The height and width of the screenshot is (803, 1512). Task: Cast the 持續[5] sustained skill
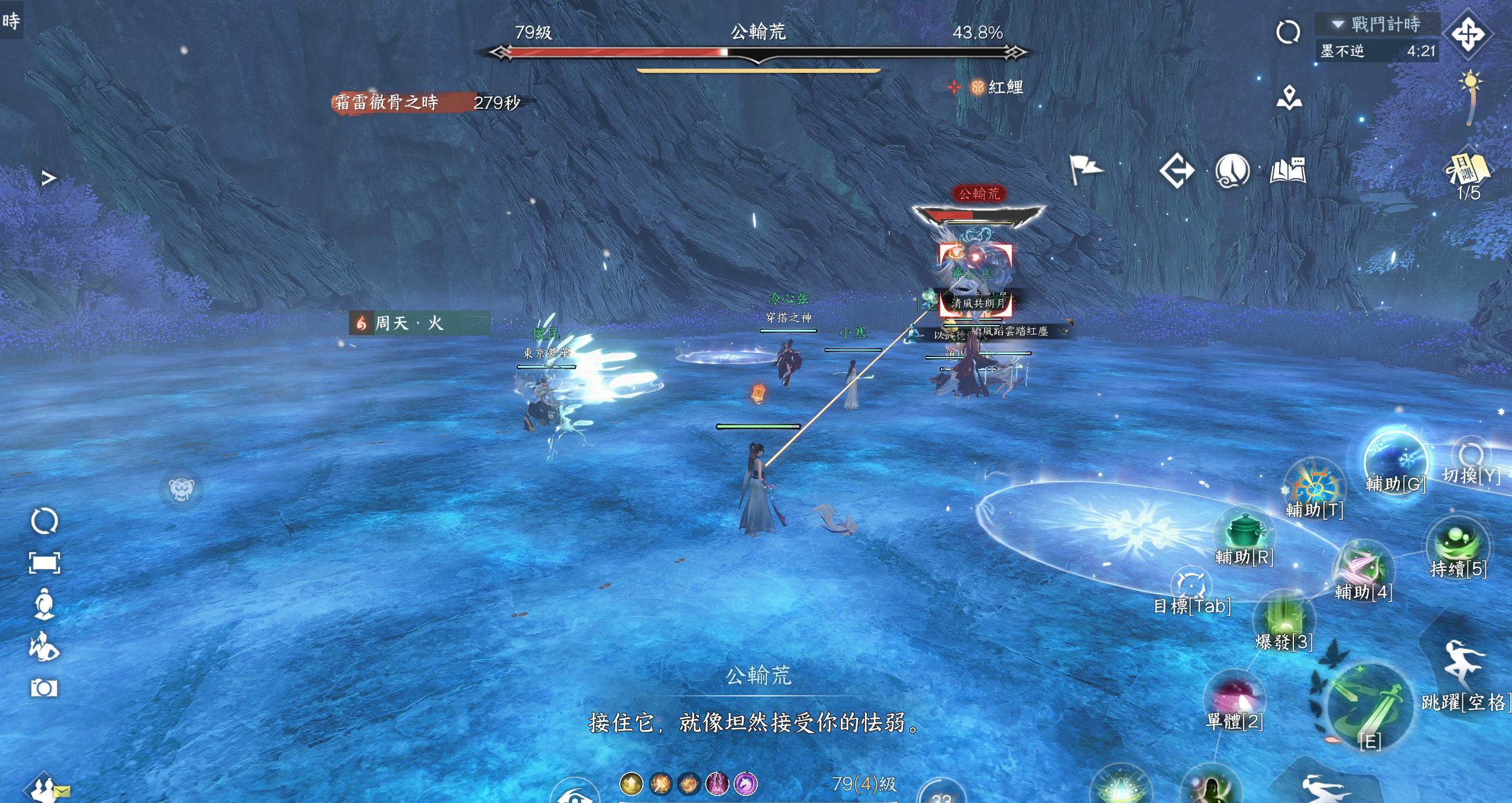1457,544
